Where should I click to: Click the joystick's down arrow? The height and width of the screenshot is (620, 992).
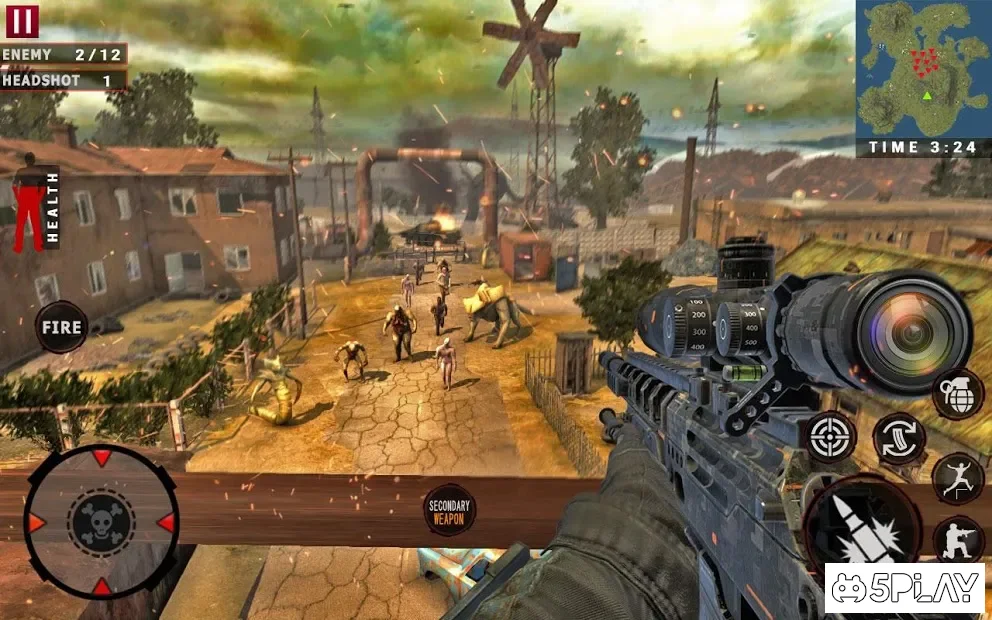(x=101, y=585)
